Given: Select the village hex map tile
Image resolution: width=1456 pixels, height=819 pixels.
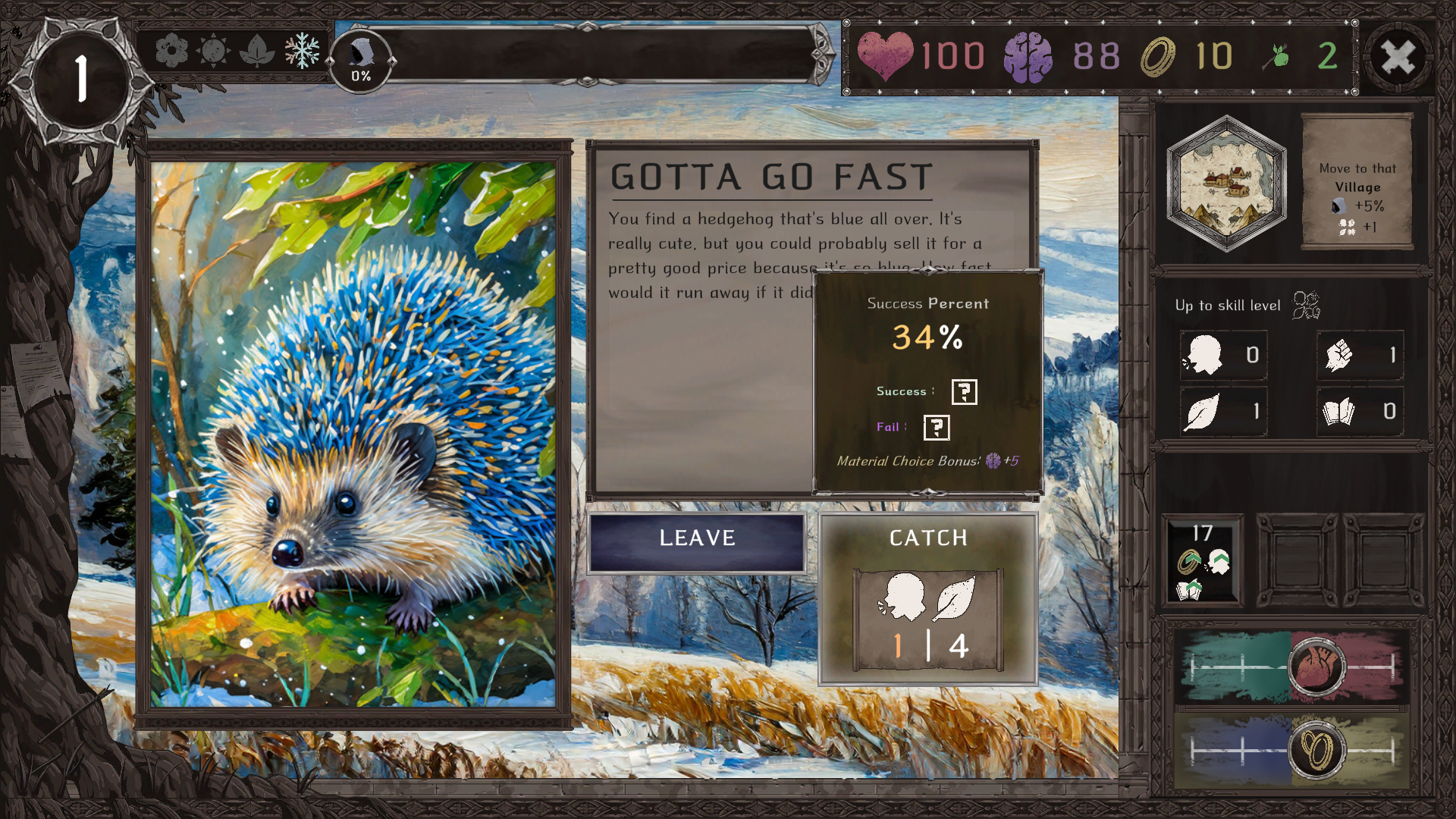Looking at the screenshot, I should (1226, 183).
